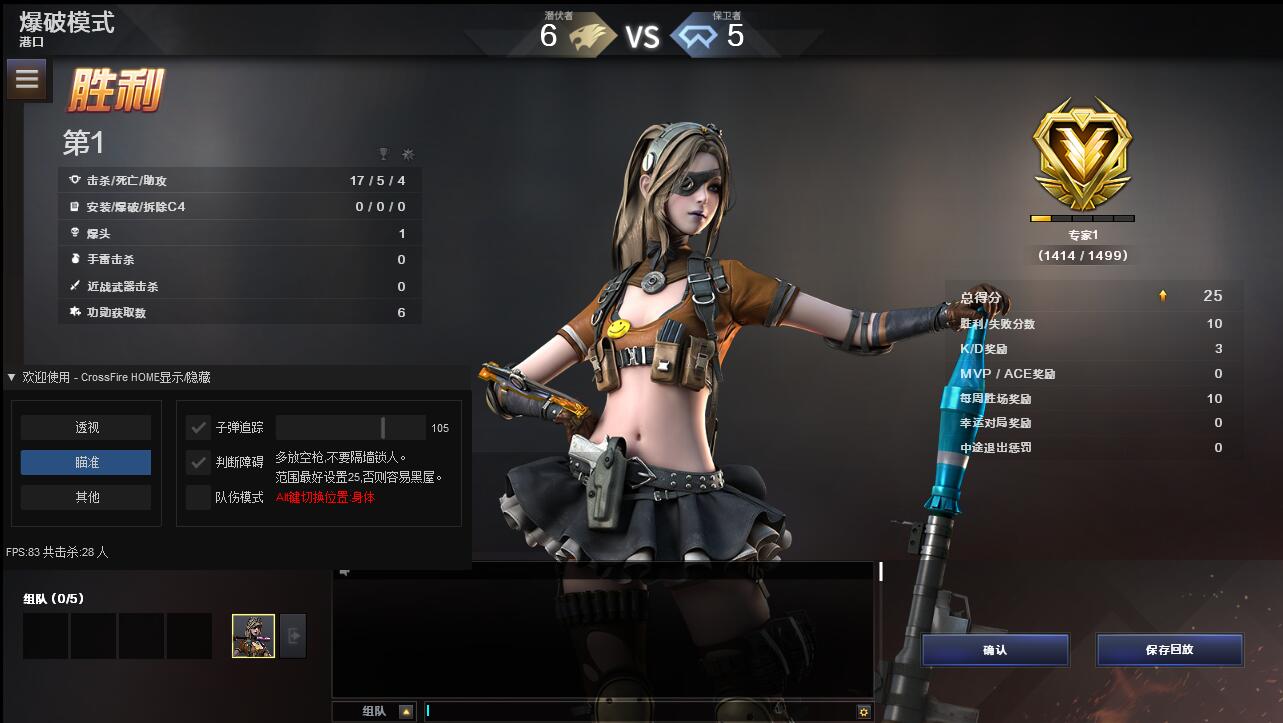Click the skull icon beside 爆头 stat
Screen dimensions: 1283x723
[74, 232]
